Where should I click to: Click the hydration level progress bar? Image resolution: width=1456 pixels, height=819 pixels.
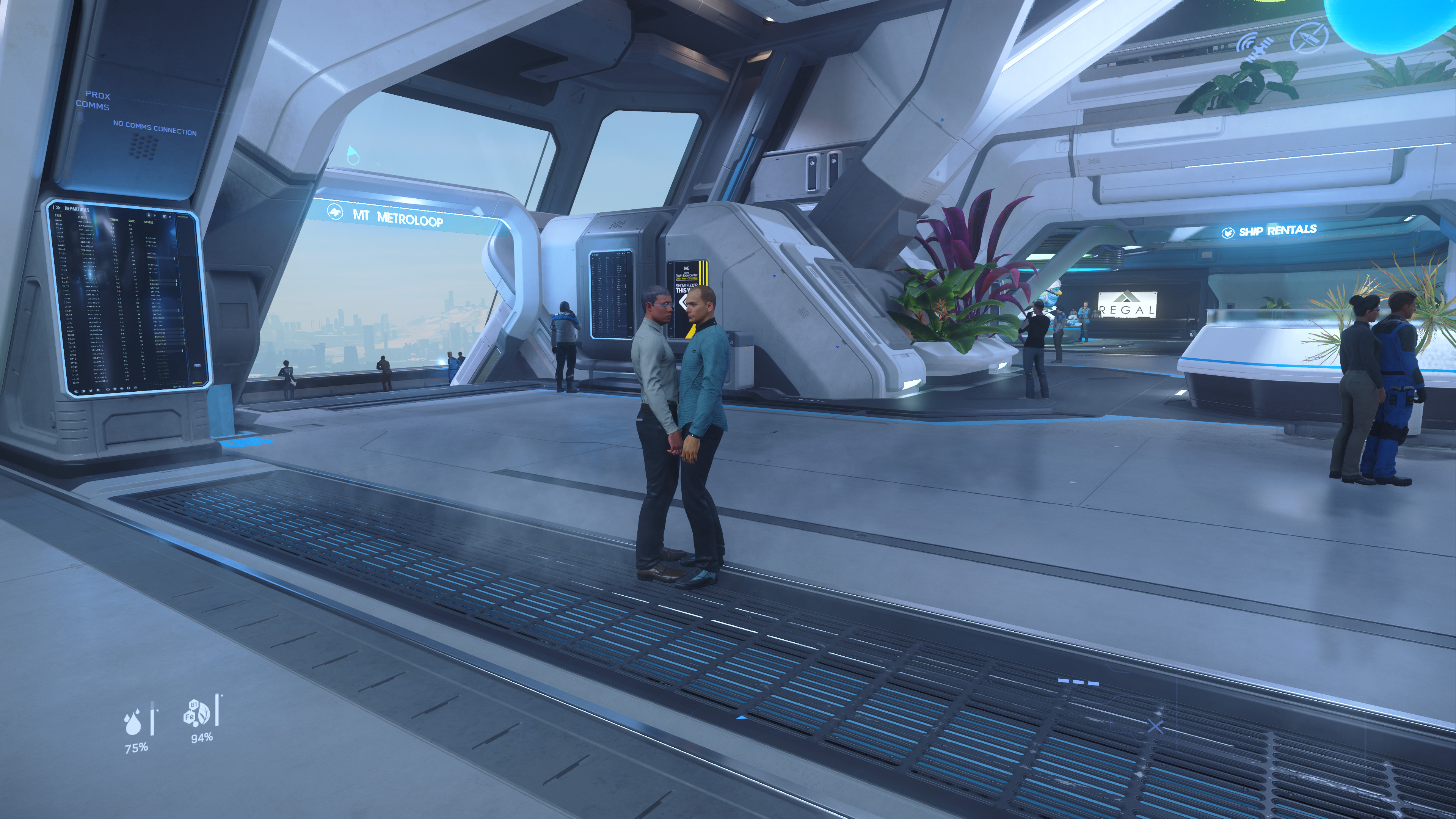click(x=152, y=719)
